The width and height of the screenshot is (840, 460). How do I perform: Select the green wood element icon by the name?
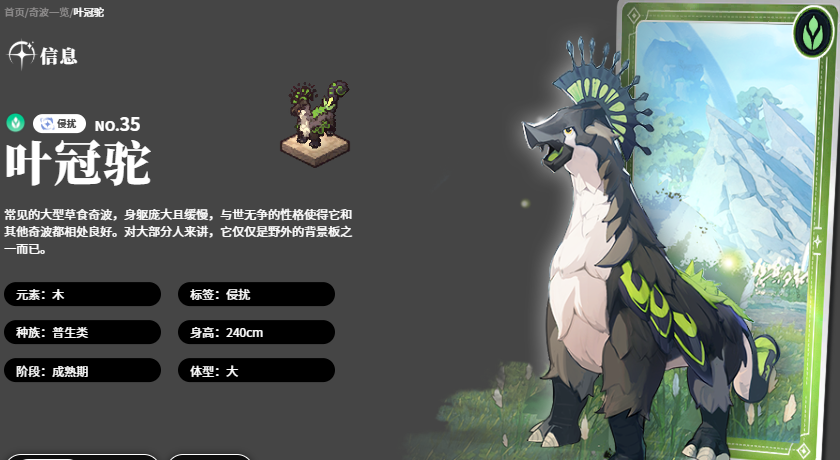pos(16,123)
